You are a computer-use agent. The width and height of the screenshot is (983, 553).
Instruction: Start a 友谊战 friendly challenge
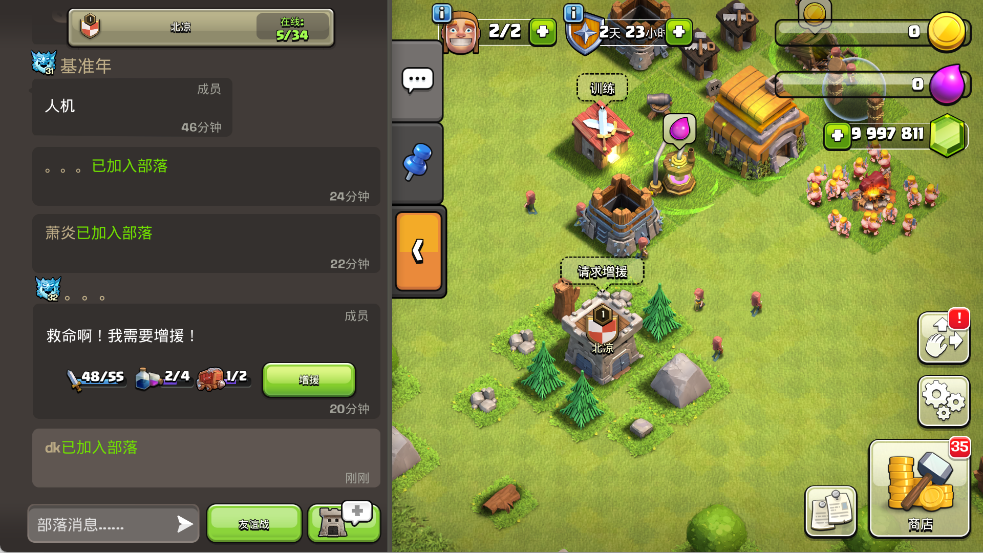(x=254, y=524)
